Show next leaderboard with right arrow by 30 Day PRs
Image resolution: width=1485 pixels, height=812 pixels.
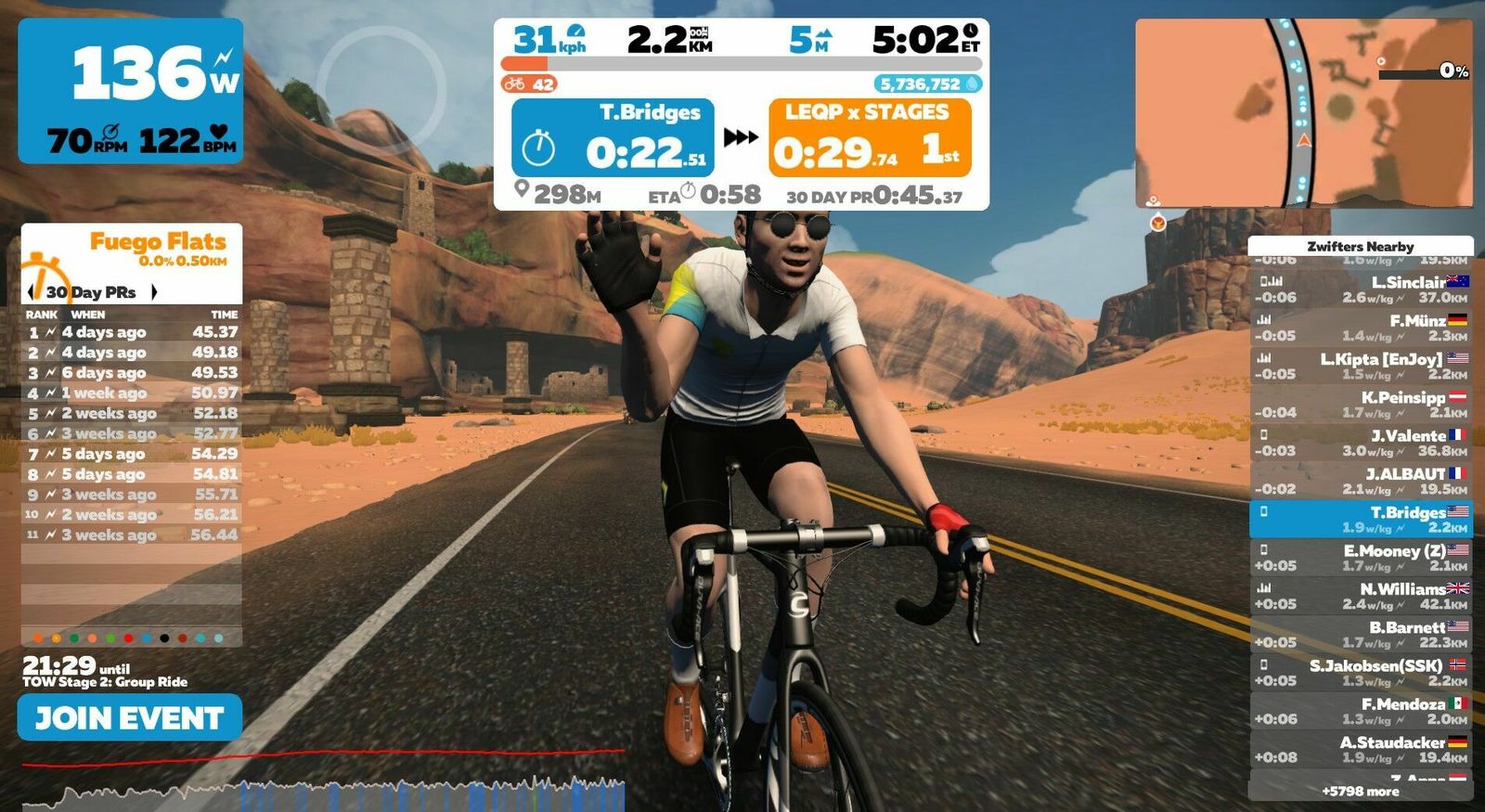pyautogui.click(x=154, y=292)
